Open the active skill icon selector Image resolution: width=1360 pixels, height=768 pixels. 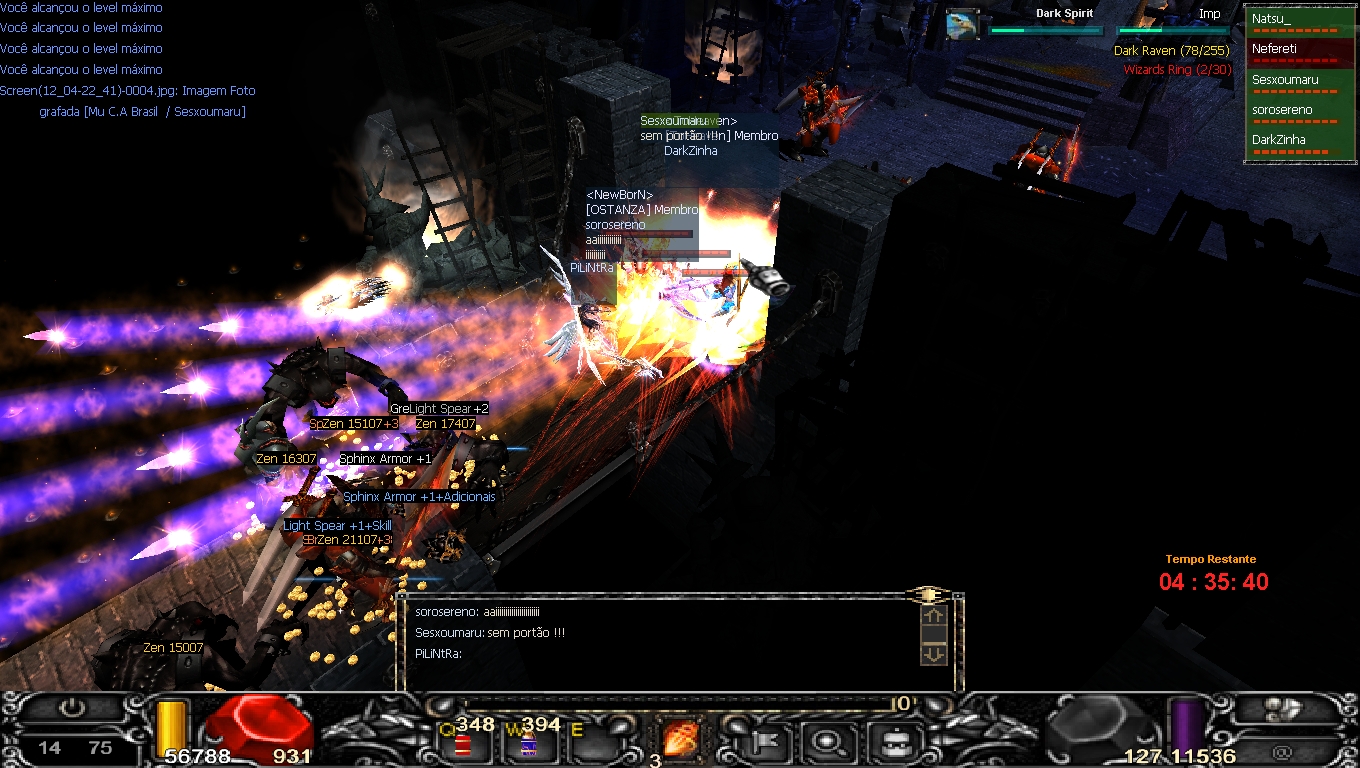point(681,740)
